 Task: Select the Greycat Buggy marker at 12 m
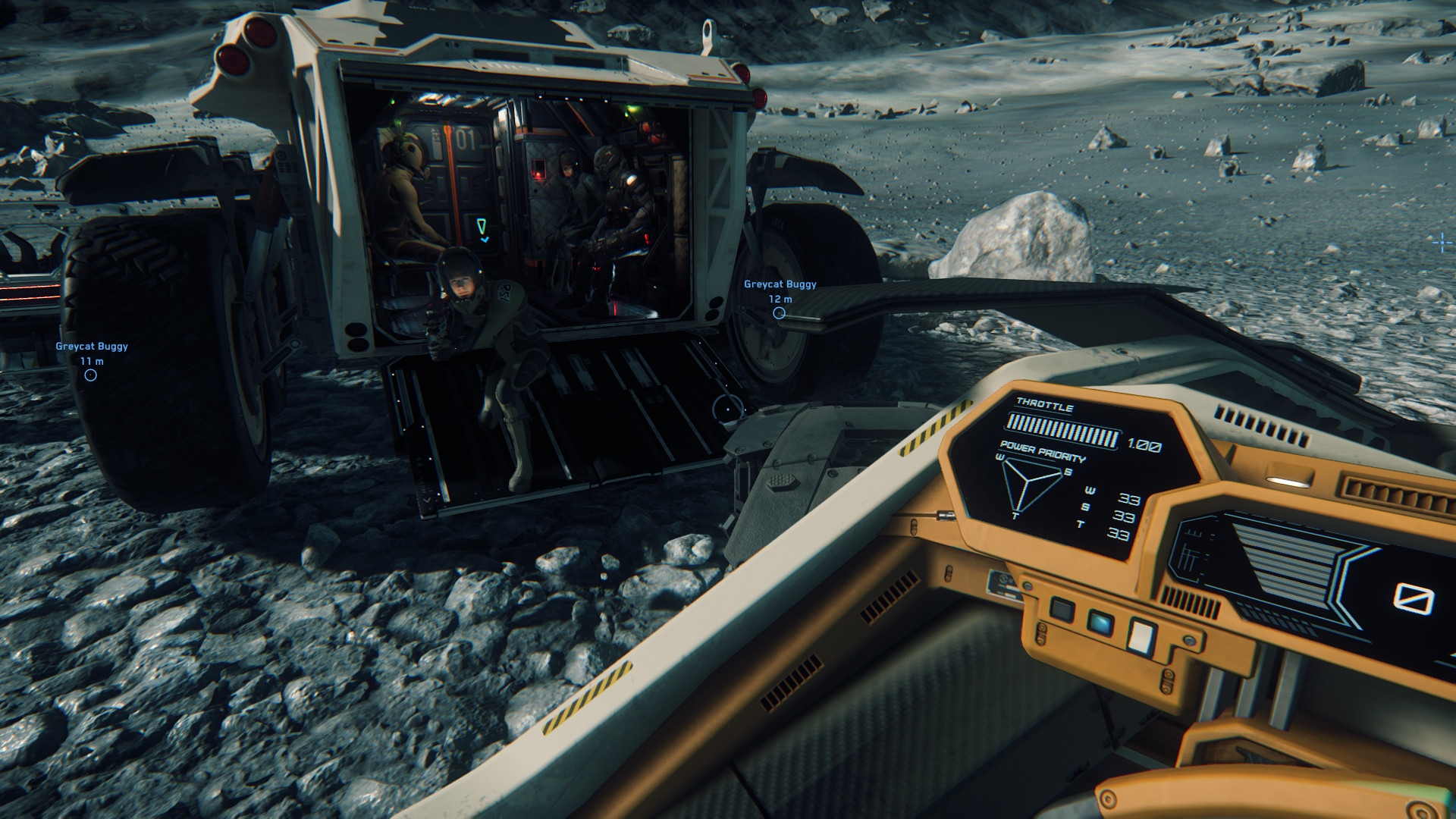(x=779, y=312)
